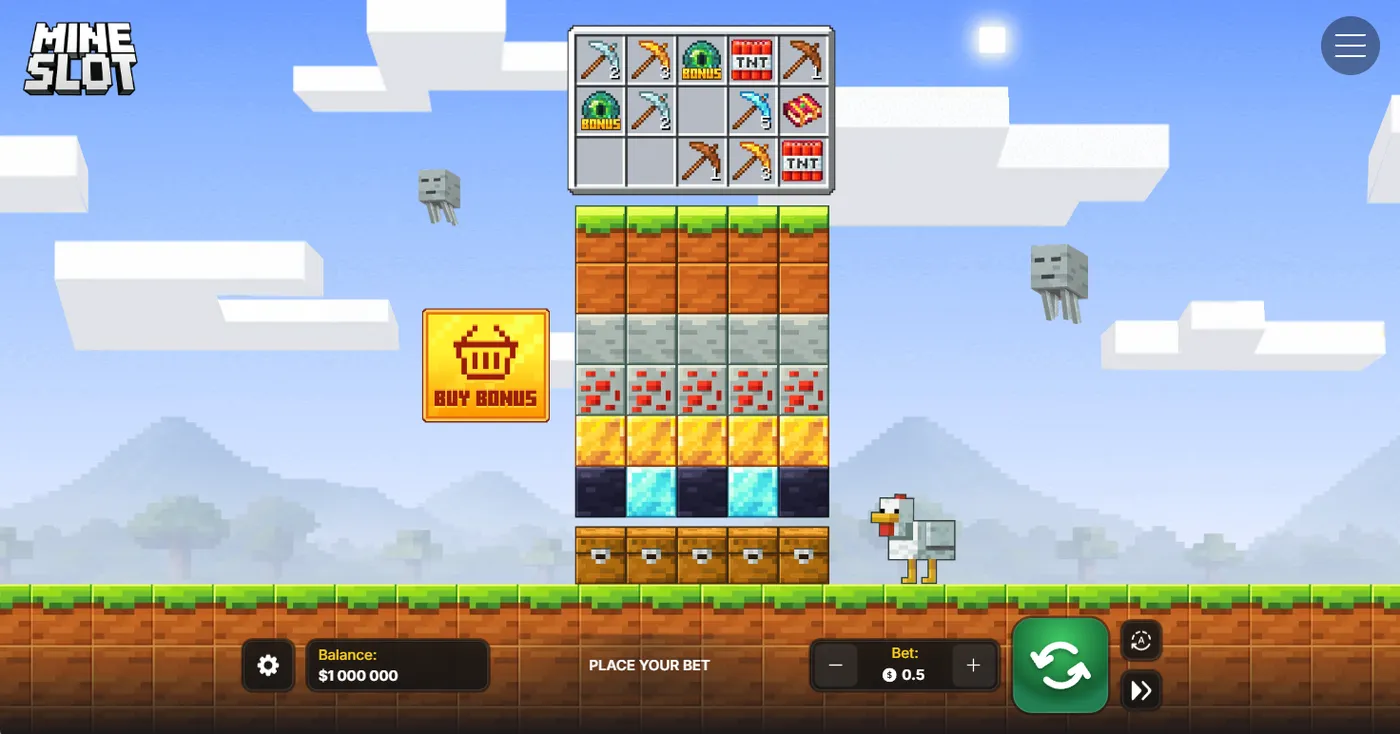1400x734 pixels.
Task: Open the hamburger menu
Action: coord(1350,45)
